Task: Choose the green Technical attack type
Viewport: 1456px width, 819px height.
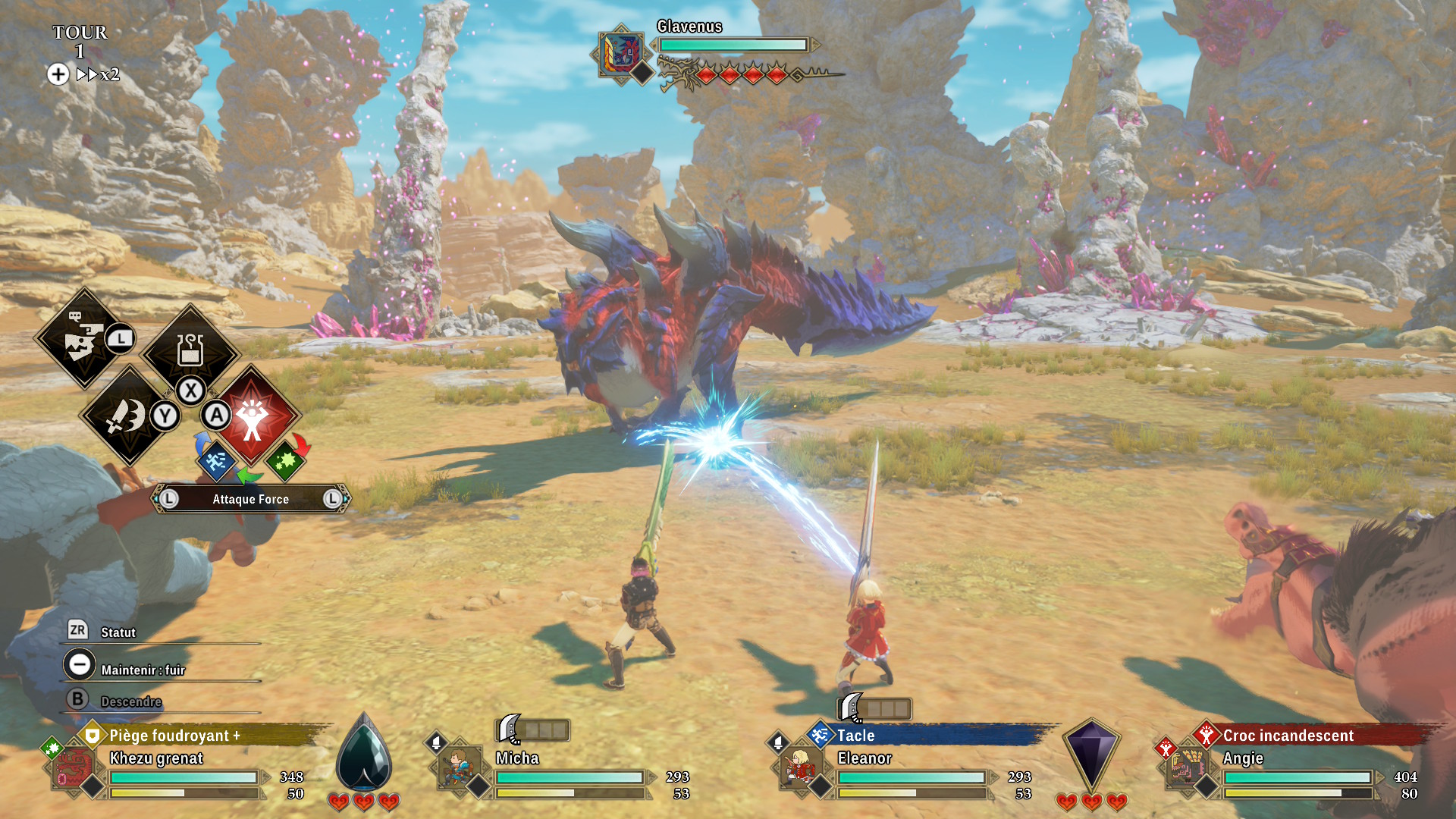Action: coord(285,460)
